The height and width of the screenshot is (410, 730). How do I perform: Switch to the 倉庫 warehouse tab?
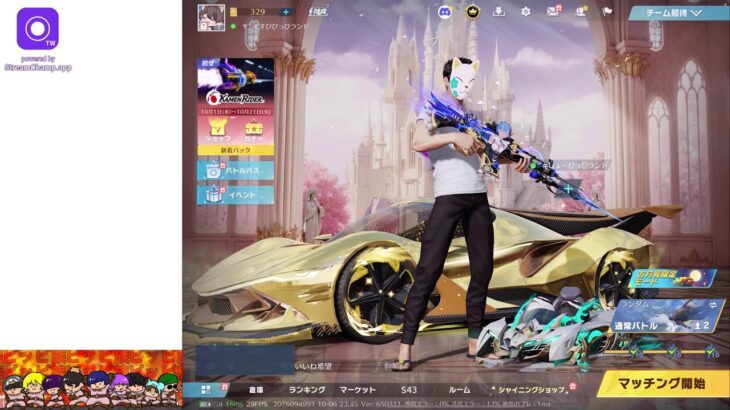[x=256, y=389]
